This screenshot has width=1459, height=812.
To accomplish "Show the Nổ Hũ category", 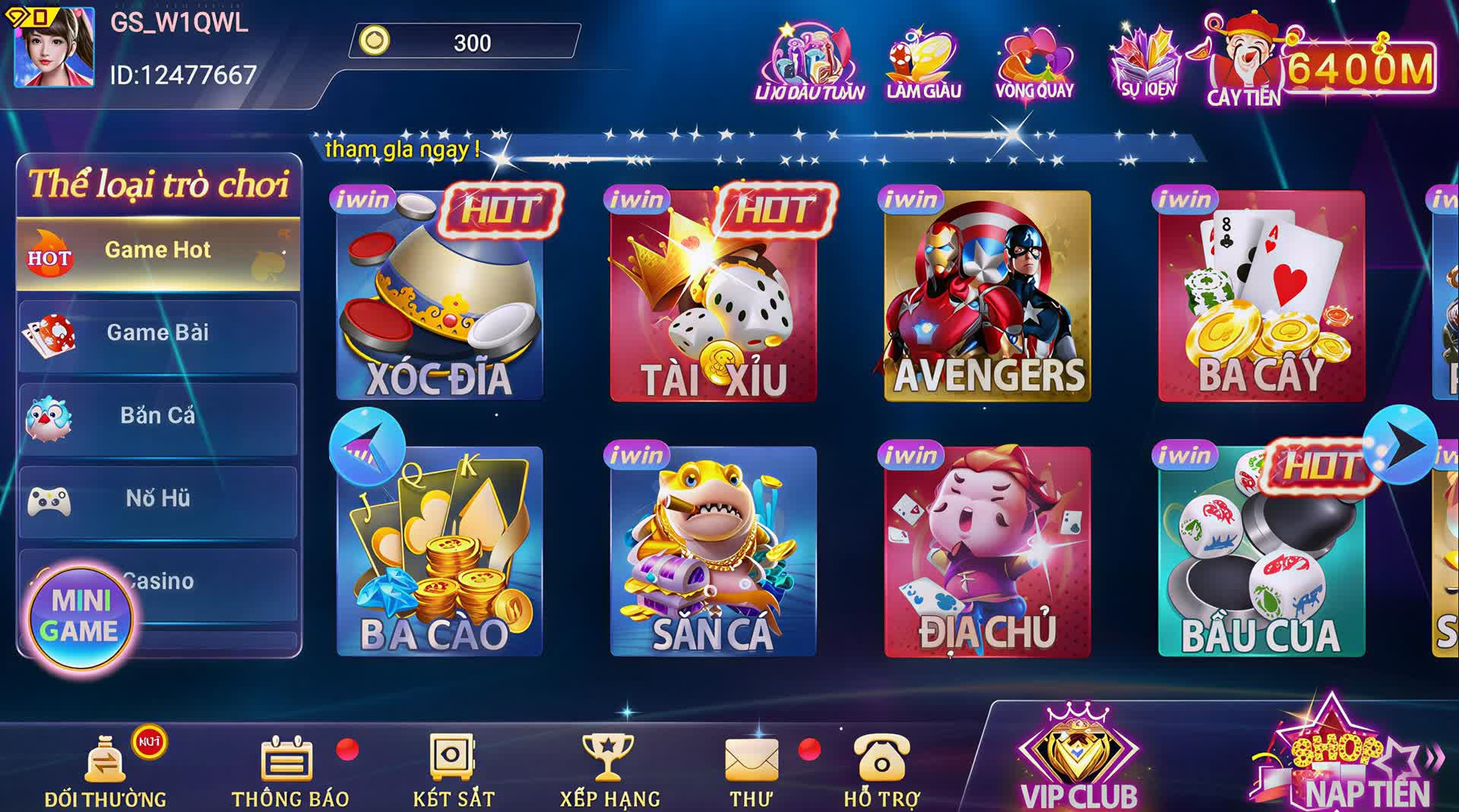I will [157, 500].
